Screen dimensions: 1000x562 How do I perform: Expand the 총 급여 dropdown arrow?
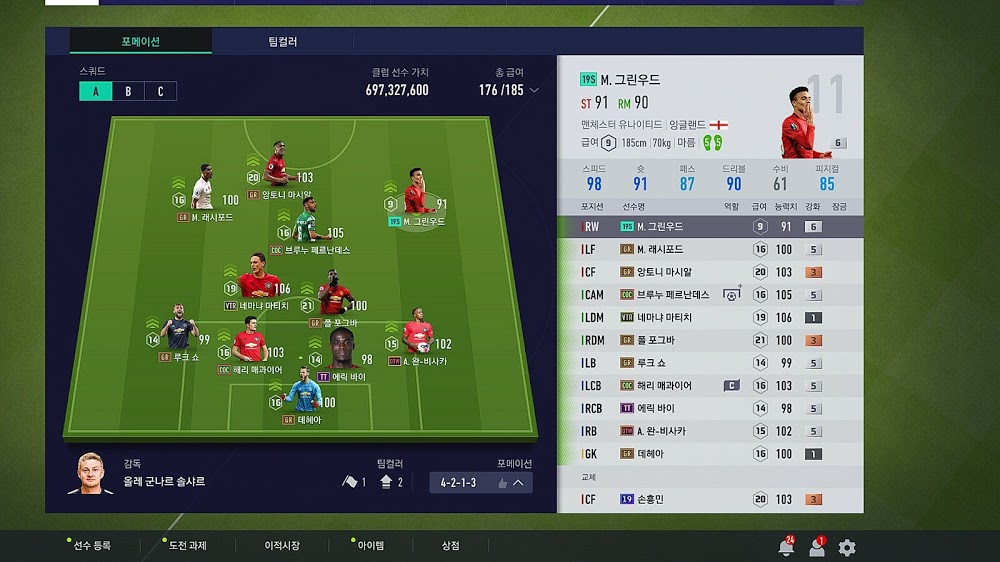click(x=534, y=90)
